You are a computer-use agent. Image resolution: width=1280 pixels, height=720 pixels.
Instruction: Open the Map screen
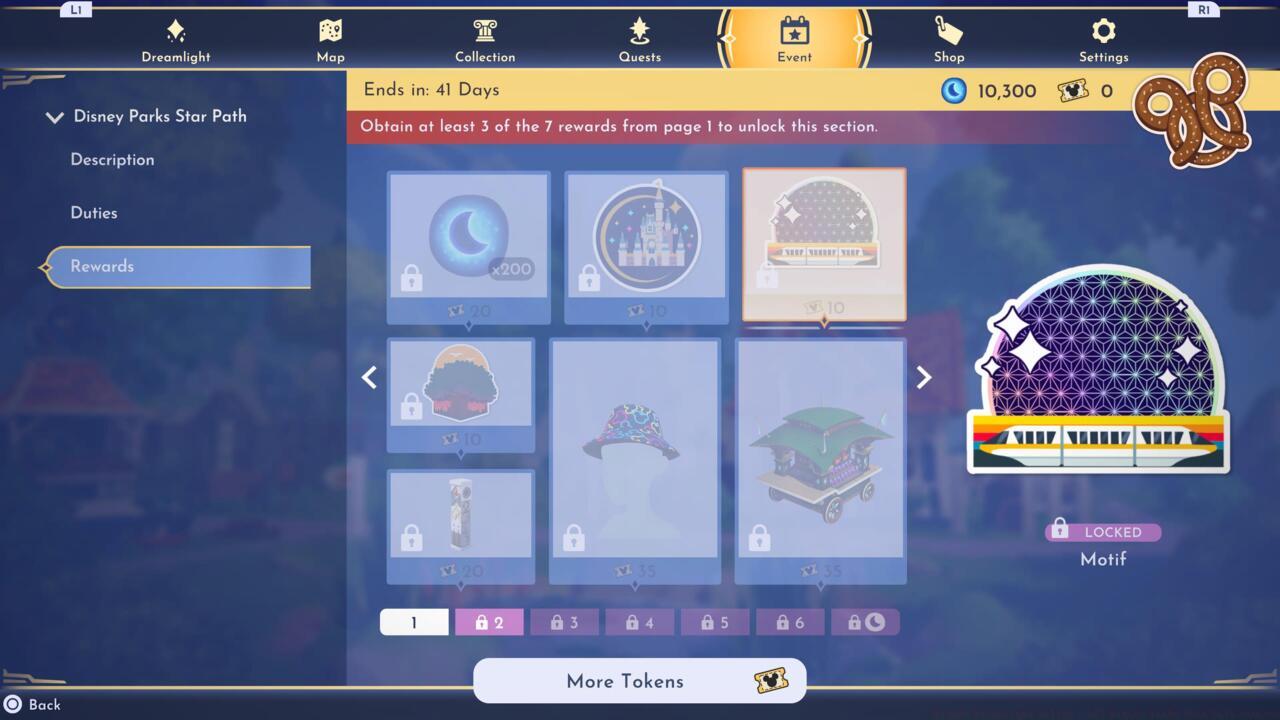click(x=330, y=38)
